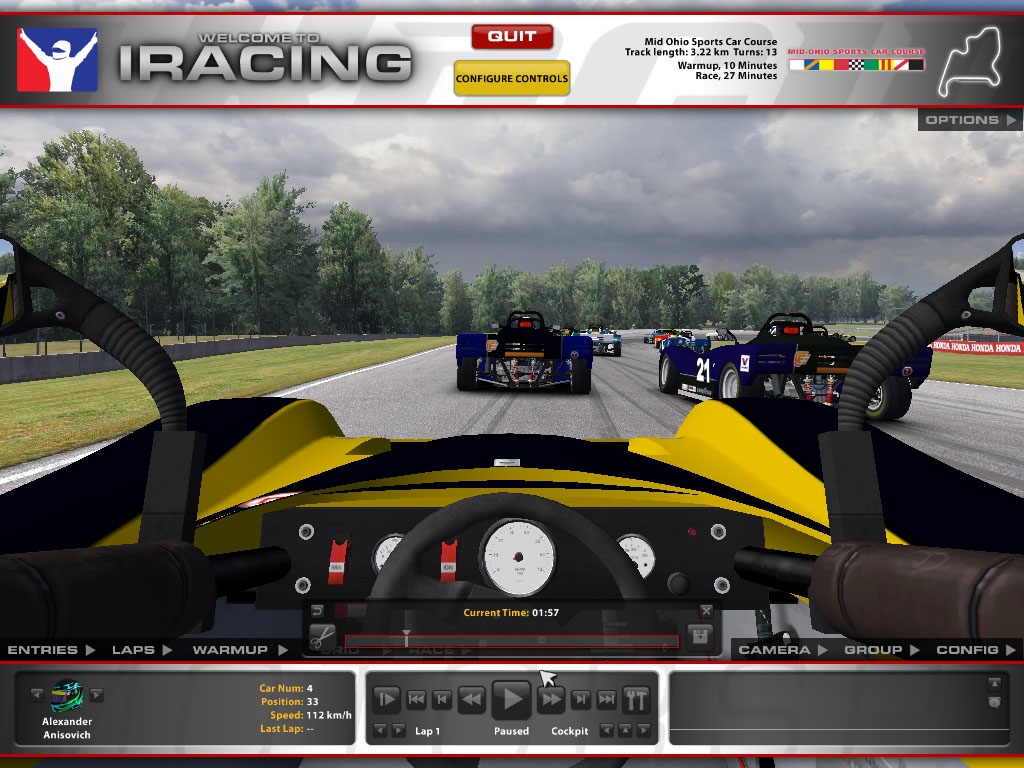
Task: Open Configure Controls
Action: coord(511,78)
